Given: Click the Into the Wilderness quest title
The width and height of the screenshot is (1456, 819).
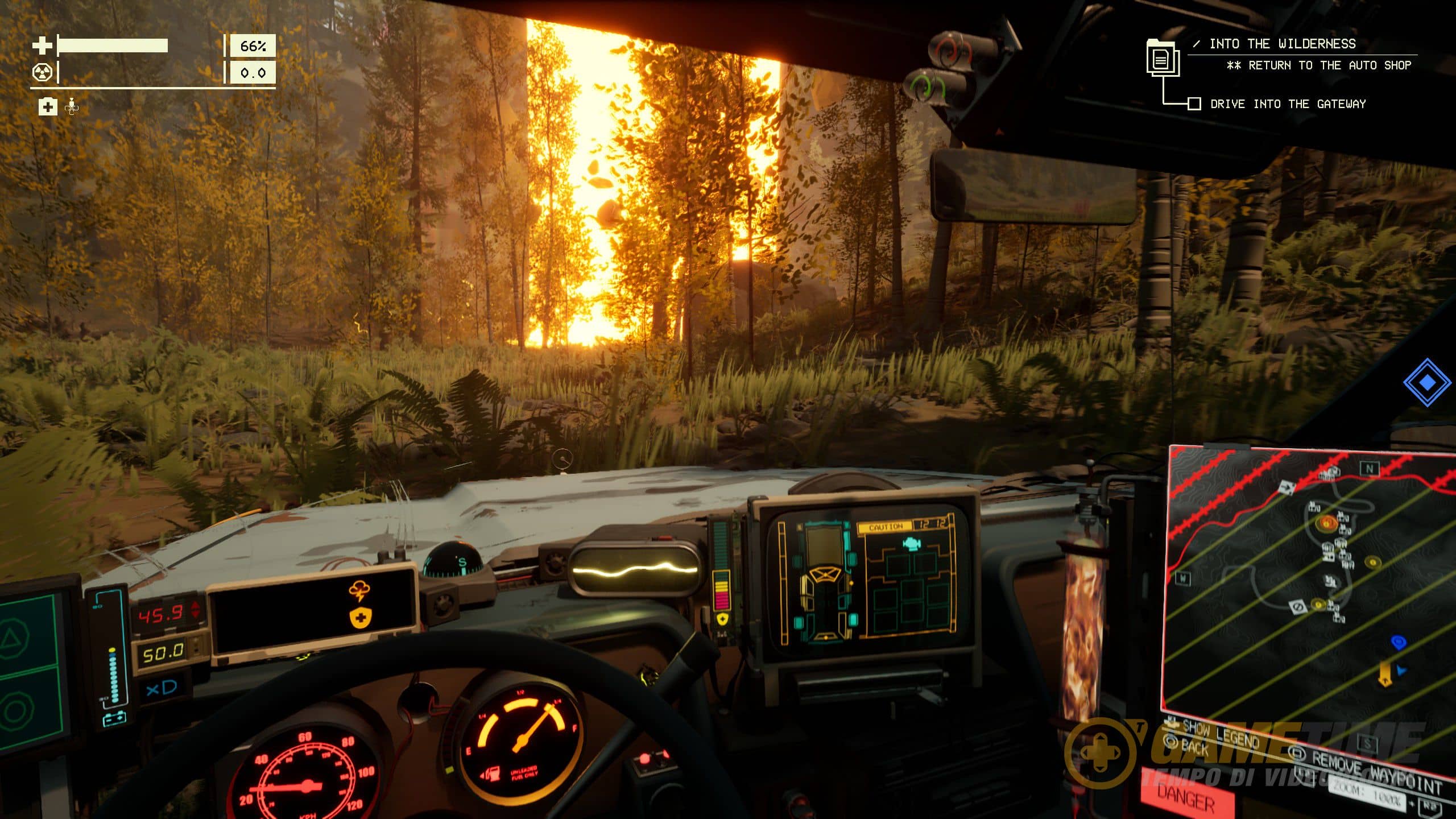Looking at the screenshot, I should tap(1282, 44).
